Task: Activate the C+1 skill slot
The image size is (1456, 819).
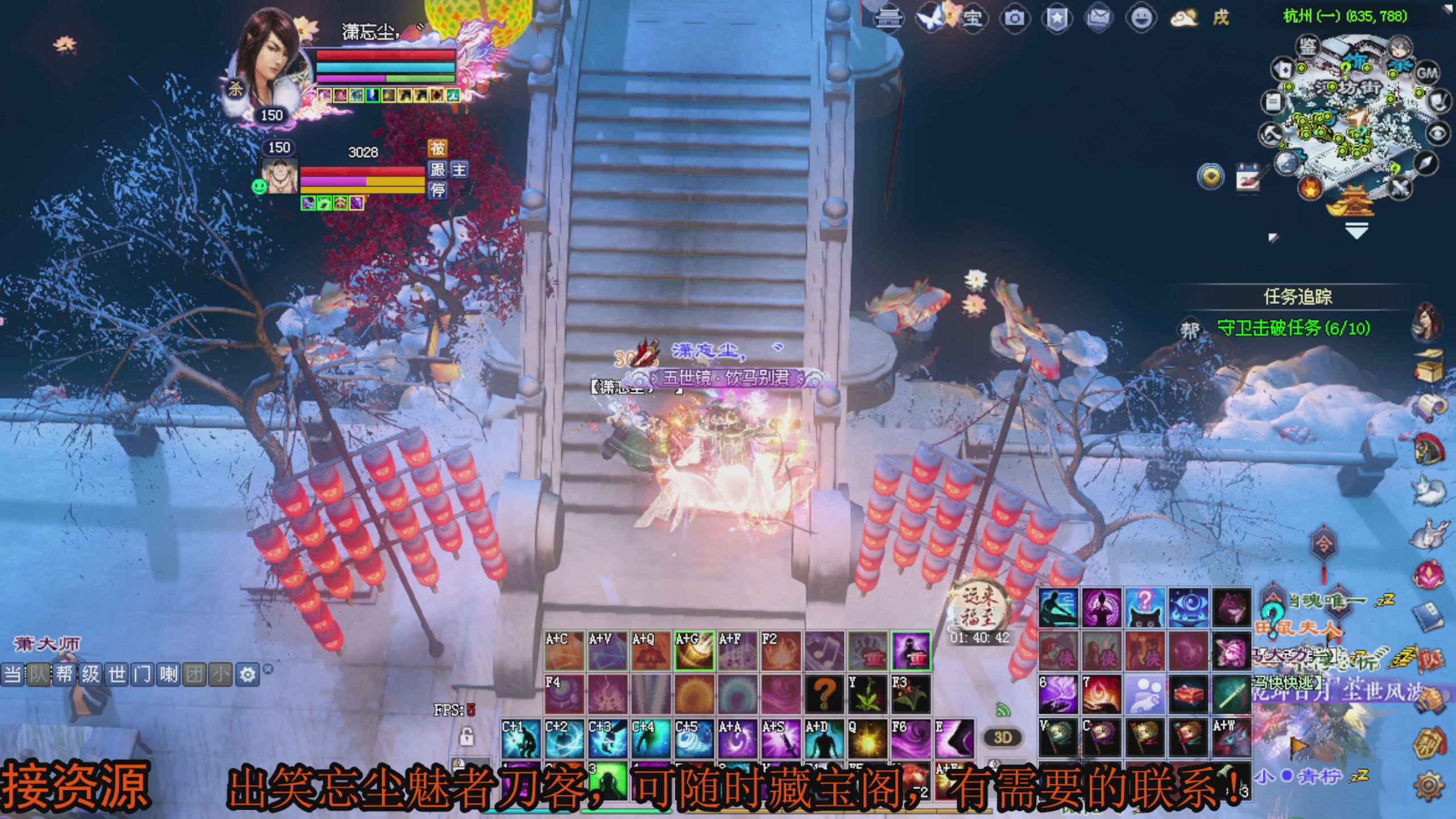Action: pos(520,739)
